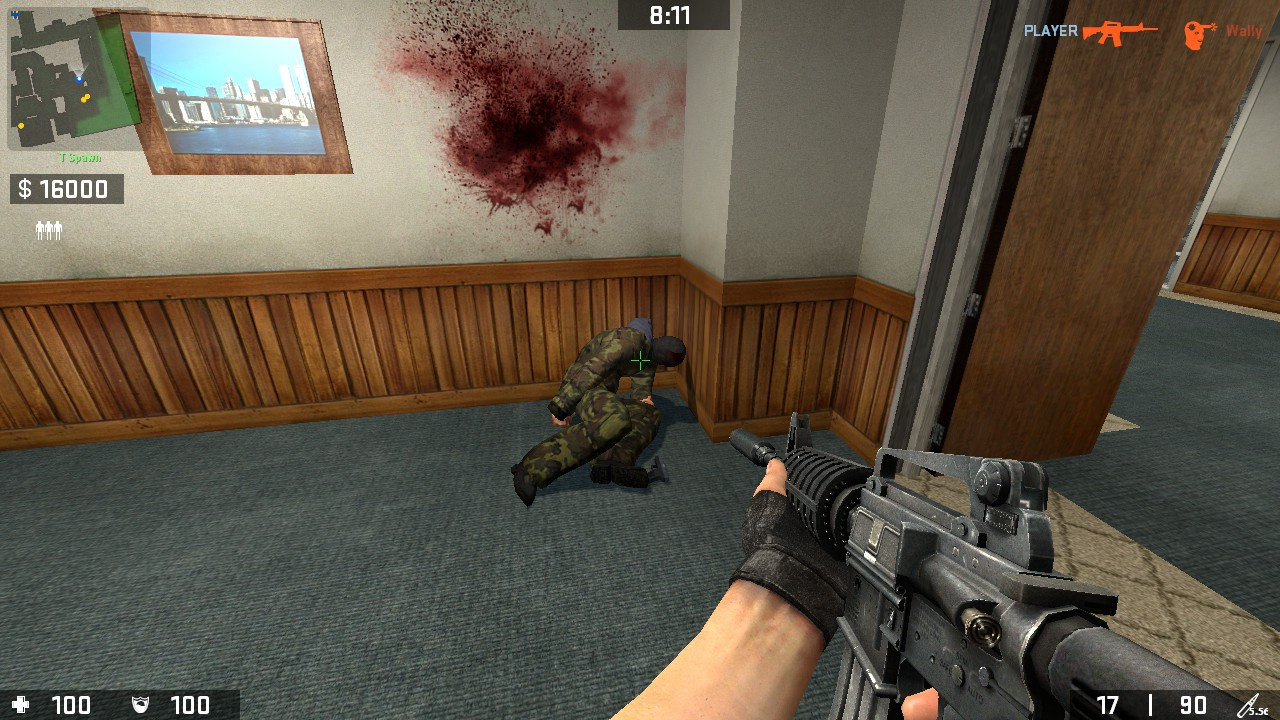The width and height of the screenshot is (1280, 720).
Task: Click the blue player arrow on the radar
Action: [79, 77]
